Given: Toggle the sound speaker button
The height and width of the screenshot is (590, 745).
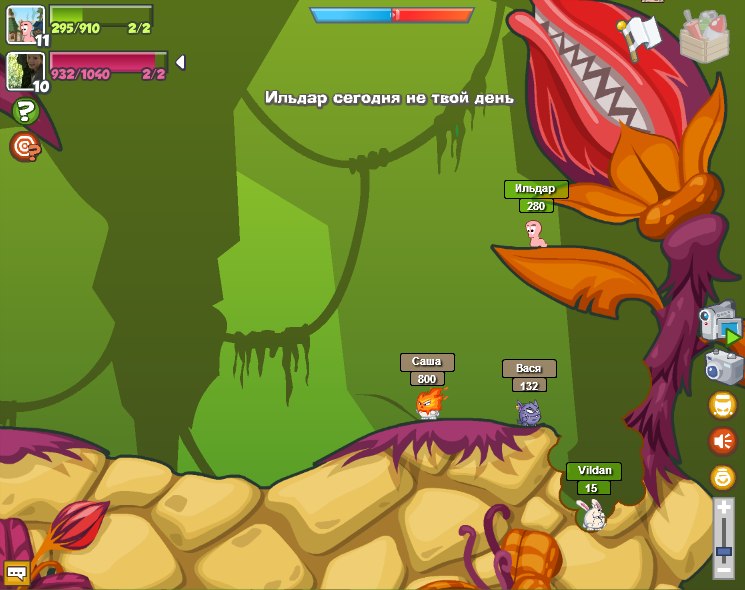Looking at the screenshot, I should 722,441.
